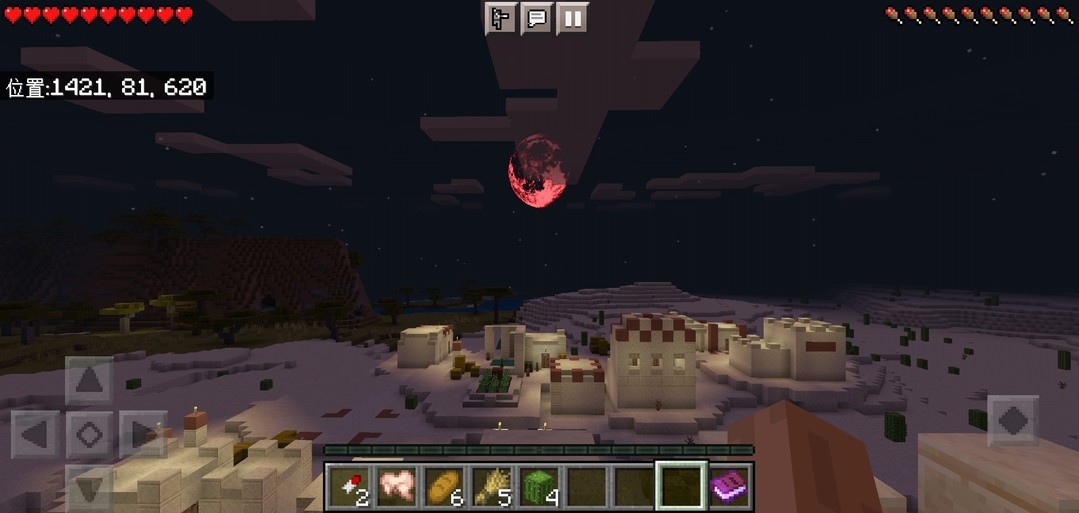Open the chat window
The width and height of the screenshot is (1079, 513).
point(536,19)
